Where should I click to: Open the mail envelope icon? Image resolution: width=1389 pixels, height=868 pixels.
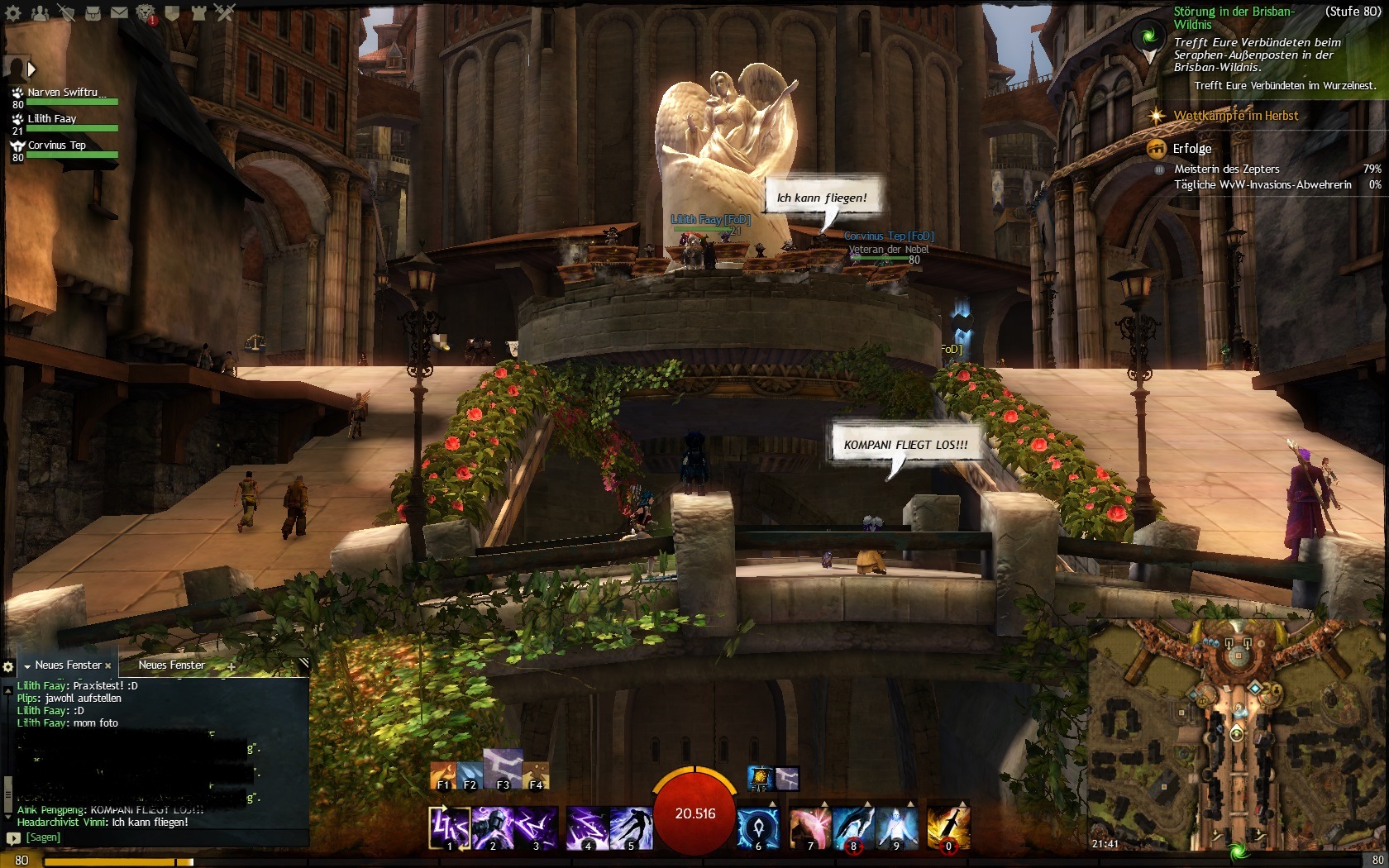pyautogui.click(x=119, y=12)
